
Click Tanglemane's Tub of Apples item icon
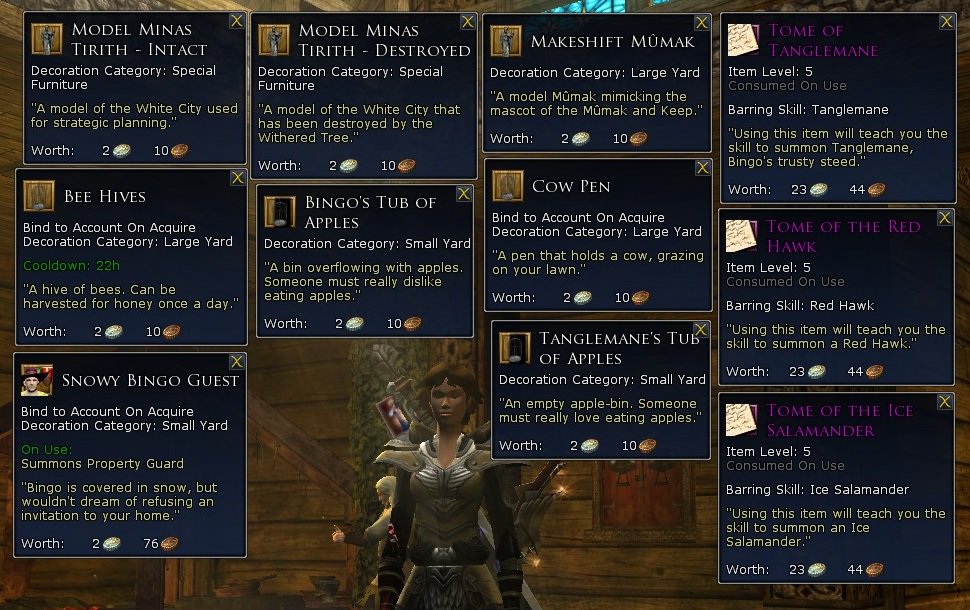pos(515,349)
